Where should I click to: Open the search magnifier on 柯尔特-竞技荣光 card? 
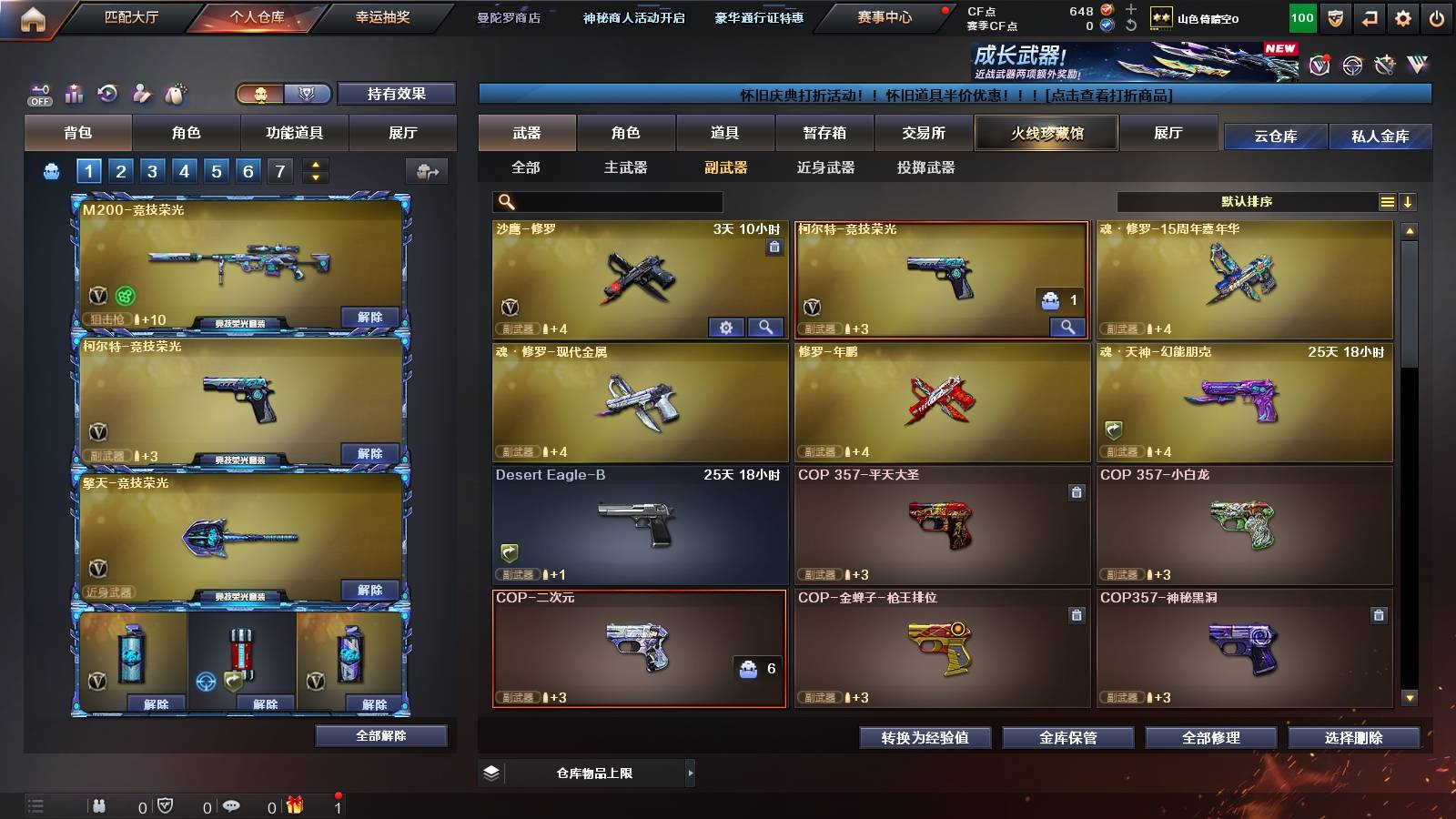[x=1066, y=326]
